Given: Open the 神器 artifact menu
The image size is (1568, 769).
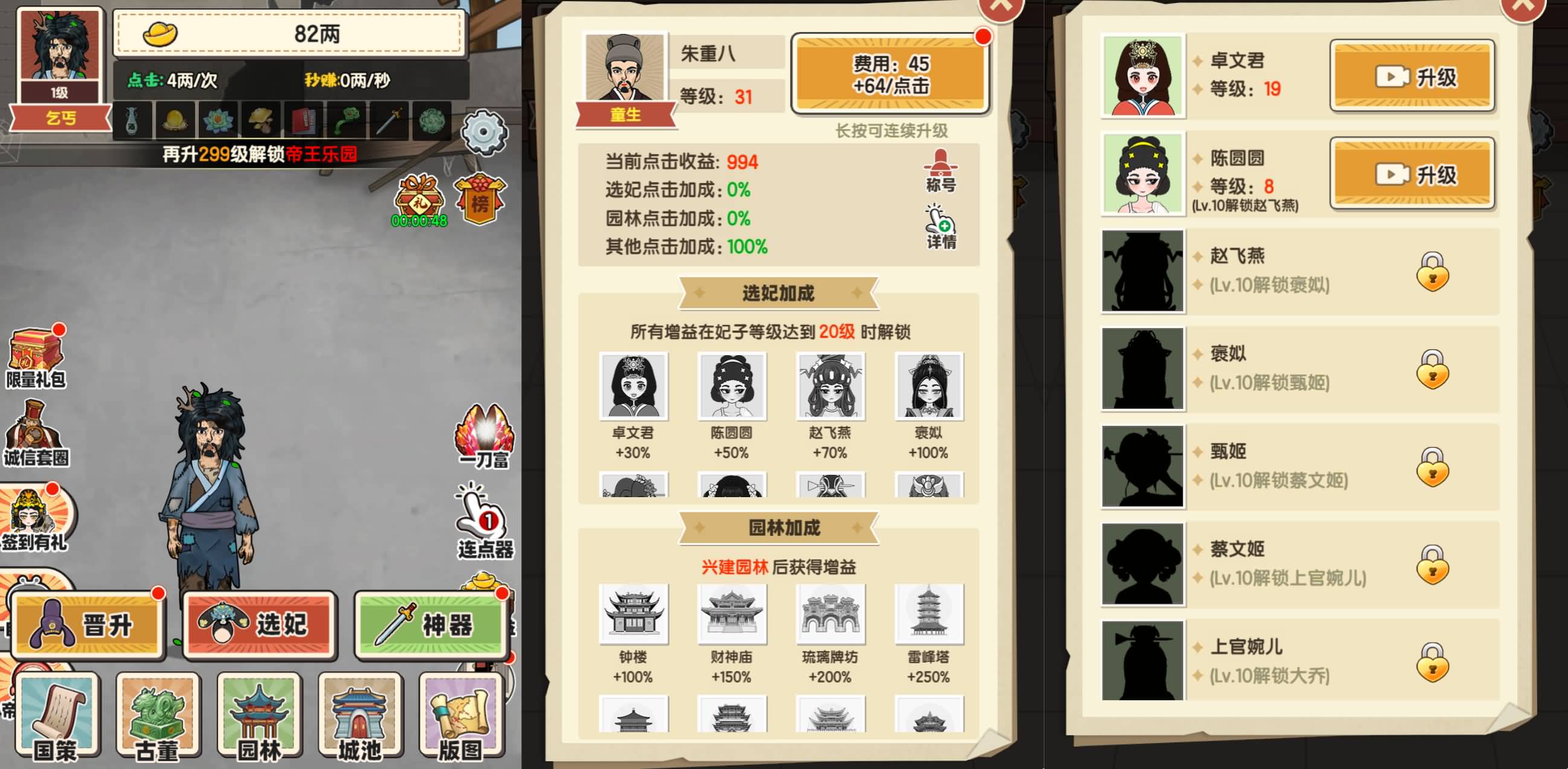Looking at the screenshot, I should pos(432,623).
